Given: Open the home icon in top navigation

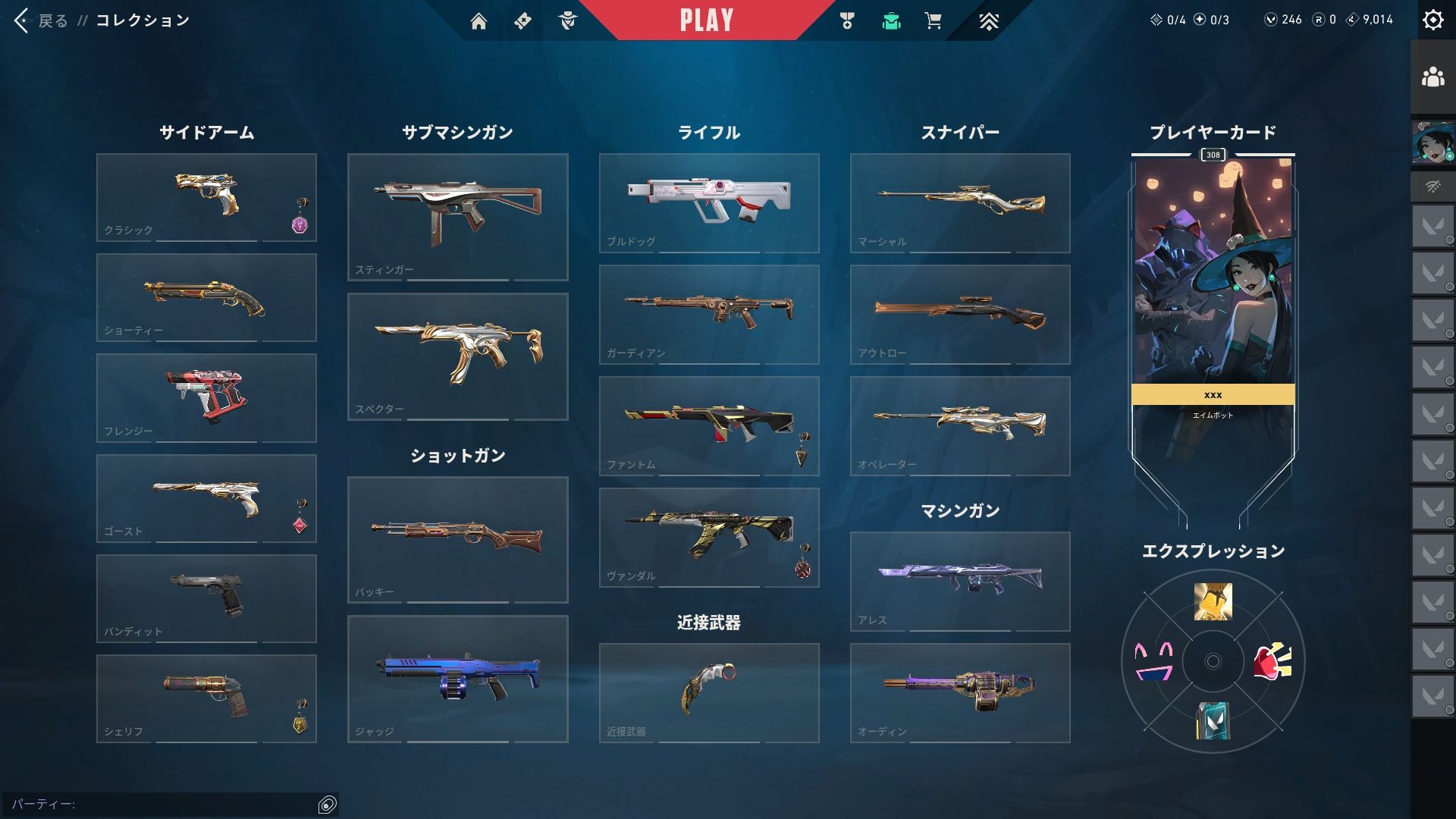Looking at the screenshot, I should pos(479,21).
